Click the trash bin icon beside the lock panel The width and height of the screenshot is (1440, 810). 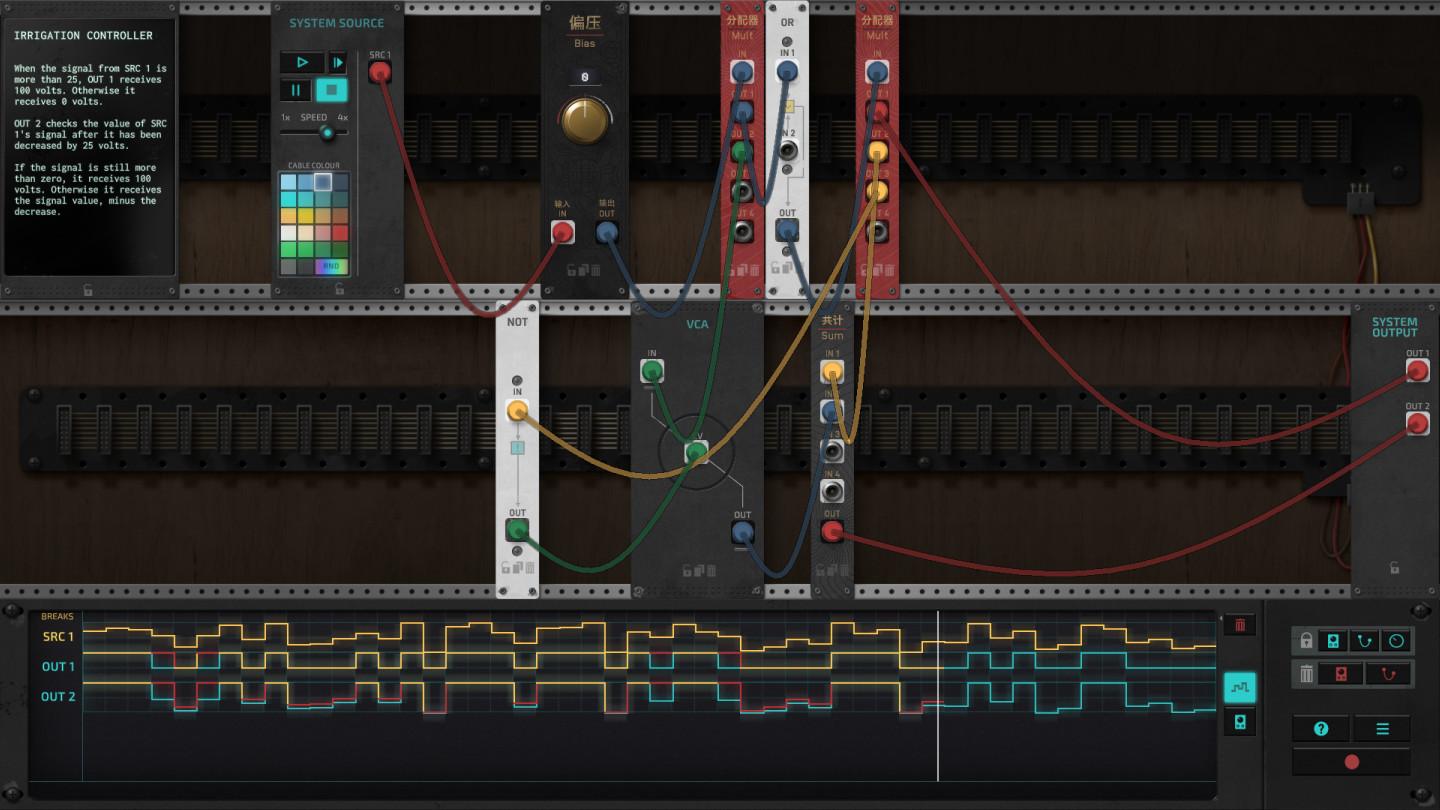pos(1306,672)
